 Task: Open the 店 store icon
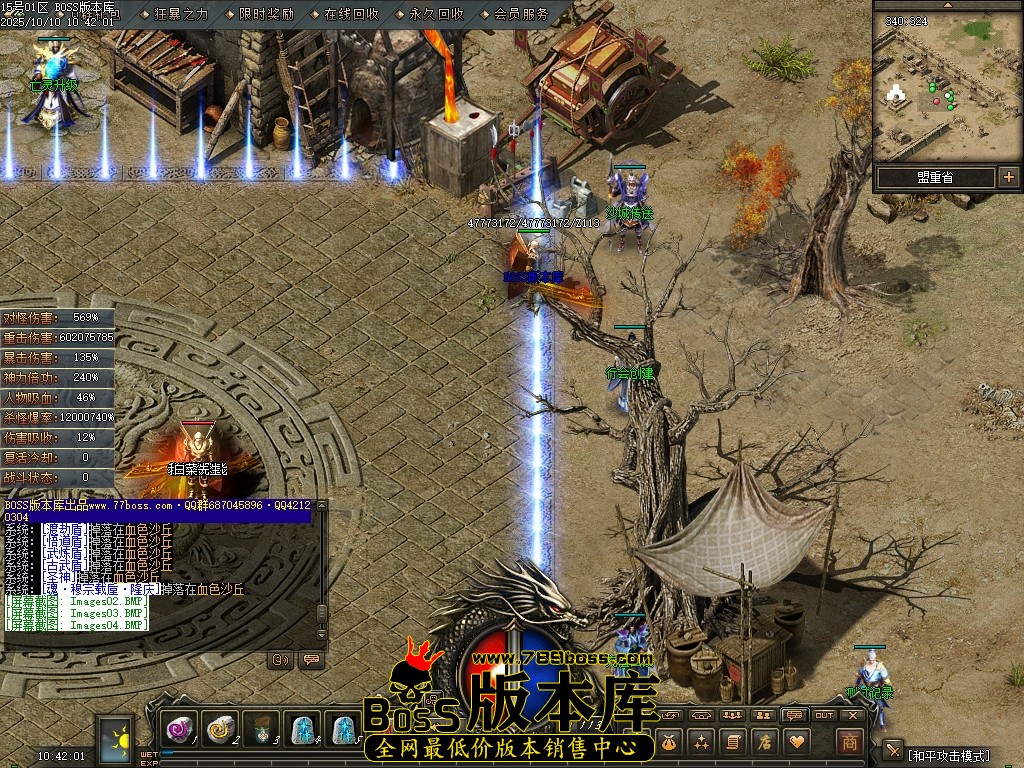(x=764, y=741)
